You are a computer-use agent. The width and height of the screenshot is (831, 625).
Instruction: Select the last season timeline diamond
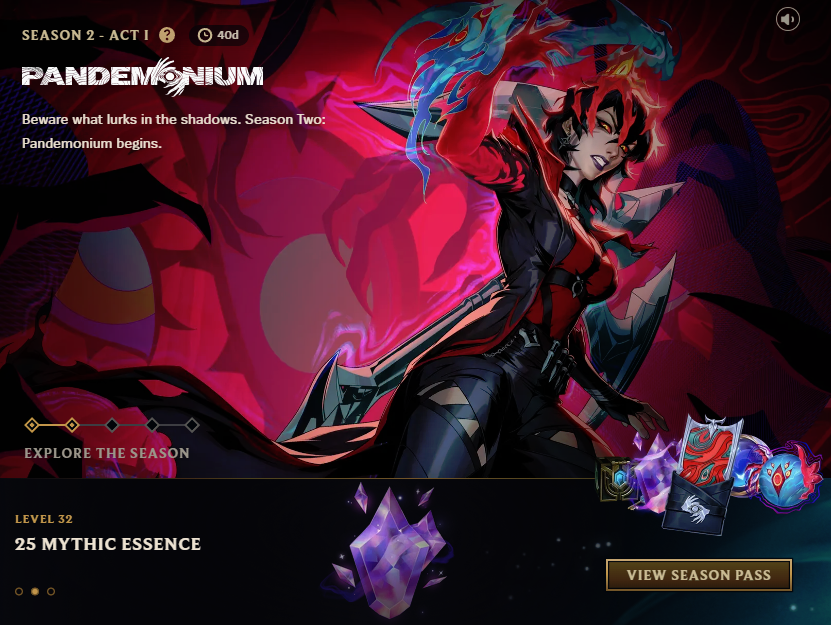point(192,425)
